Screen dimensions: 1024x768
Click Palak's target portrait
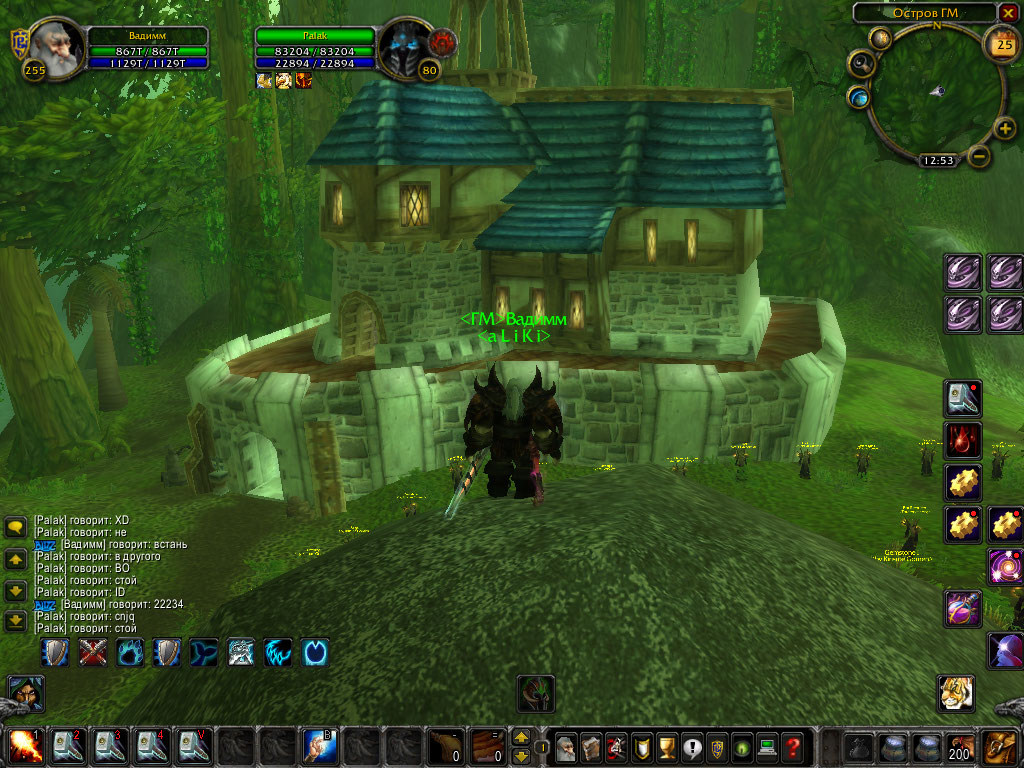click(x=407, y=45)
